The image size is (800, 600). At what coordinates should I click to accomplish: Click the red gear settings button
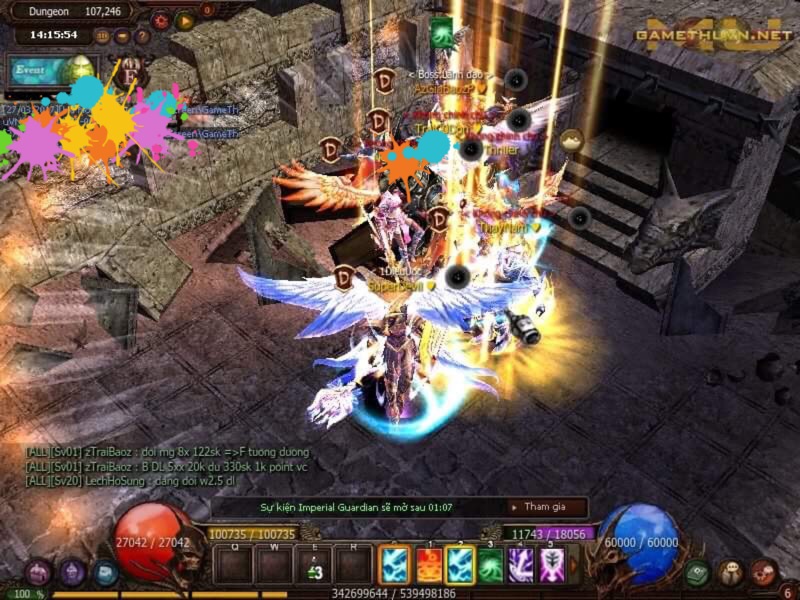pos(160,20)
